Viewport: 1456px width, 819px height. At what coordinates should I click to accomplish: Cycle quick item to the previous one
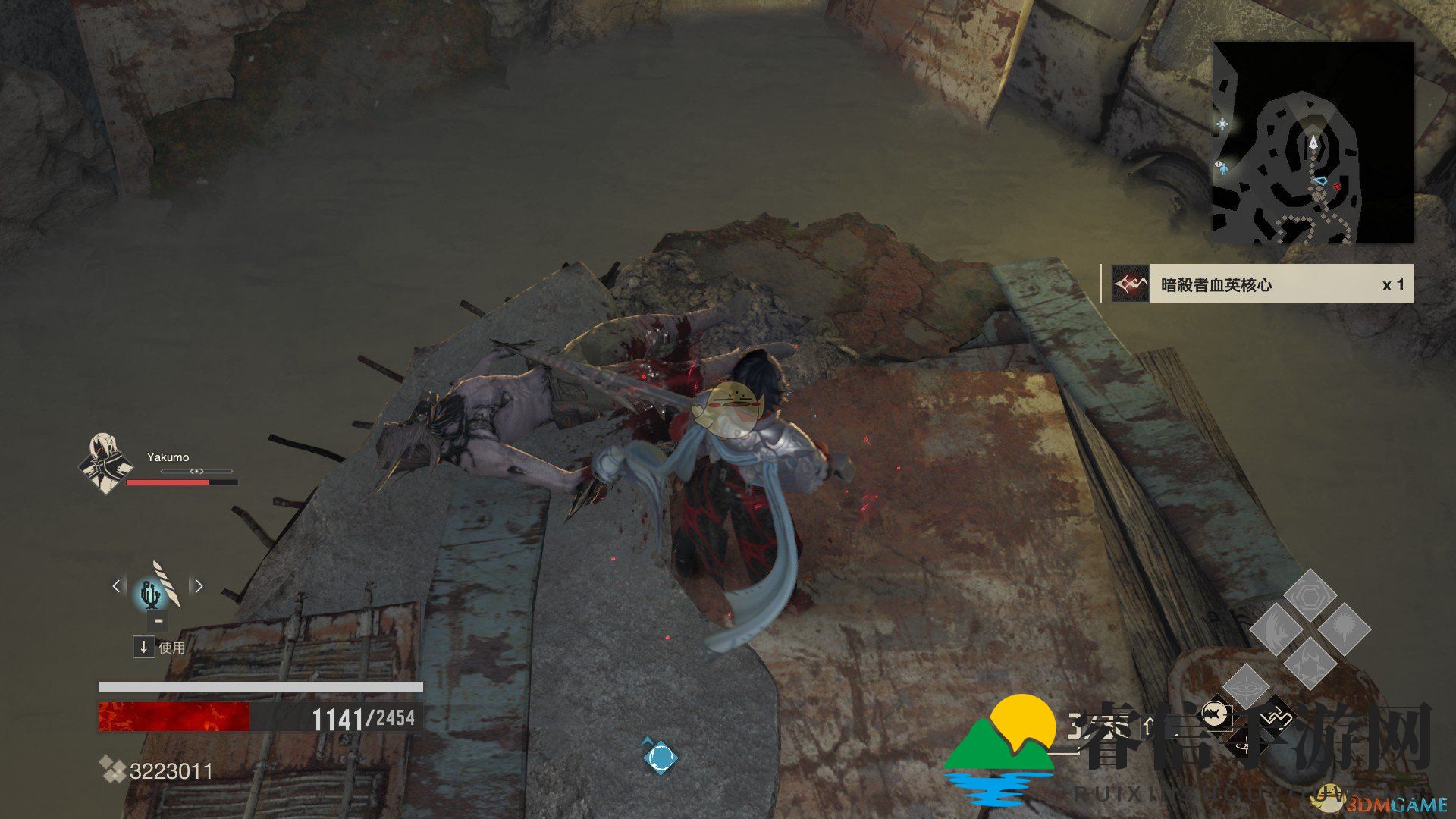[116, 585]
